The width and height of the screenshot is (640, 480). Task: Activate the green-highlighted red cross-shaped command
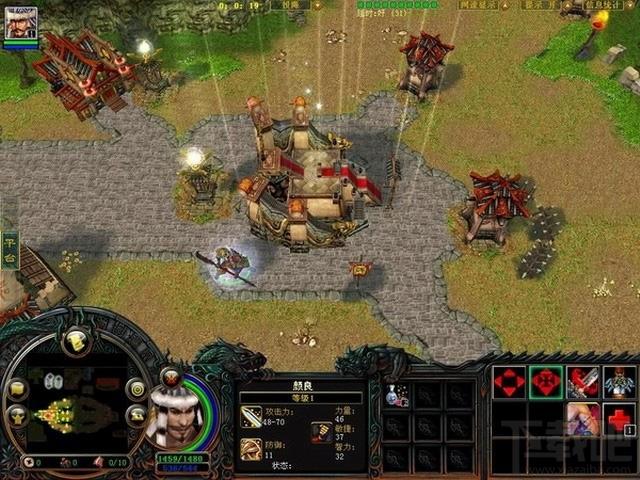(546, 382)
